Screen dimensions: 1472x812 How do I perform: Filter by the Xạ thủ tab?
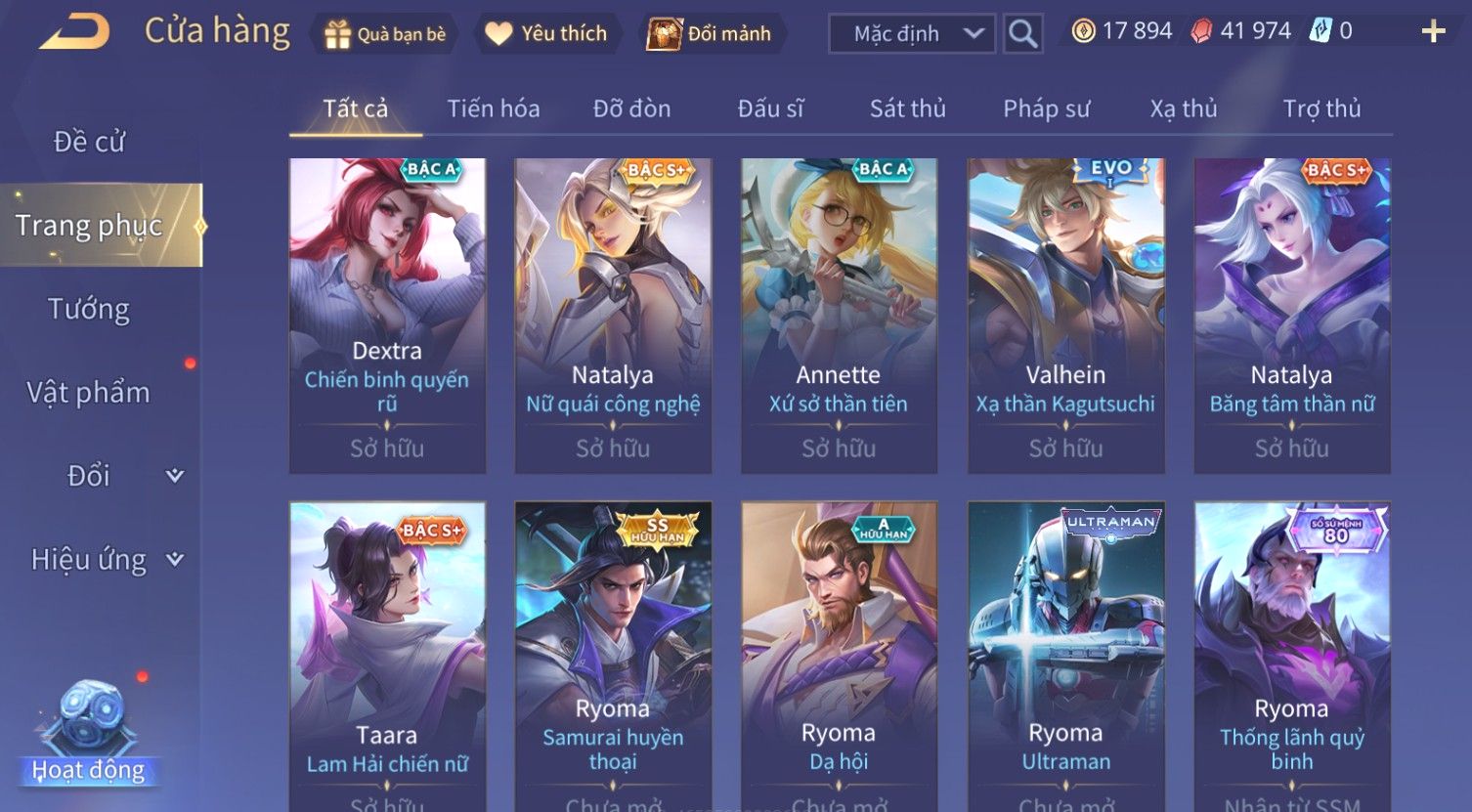(1183, 108)
